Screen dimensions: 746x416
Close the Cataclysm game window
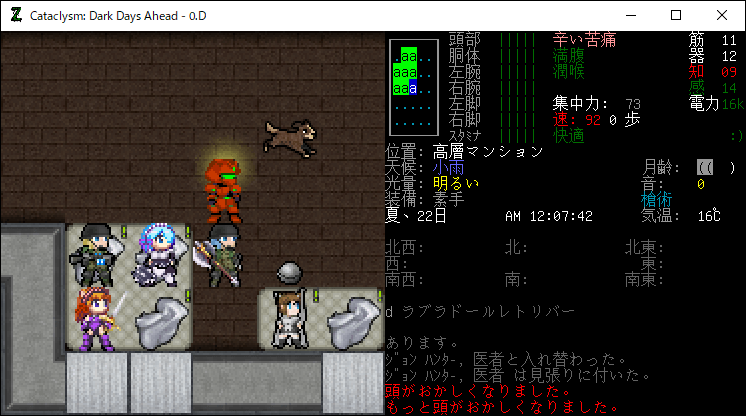(x=722, y=15)
